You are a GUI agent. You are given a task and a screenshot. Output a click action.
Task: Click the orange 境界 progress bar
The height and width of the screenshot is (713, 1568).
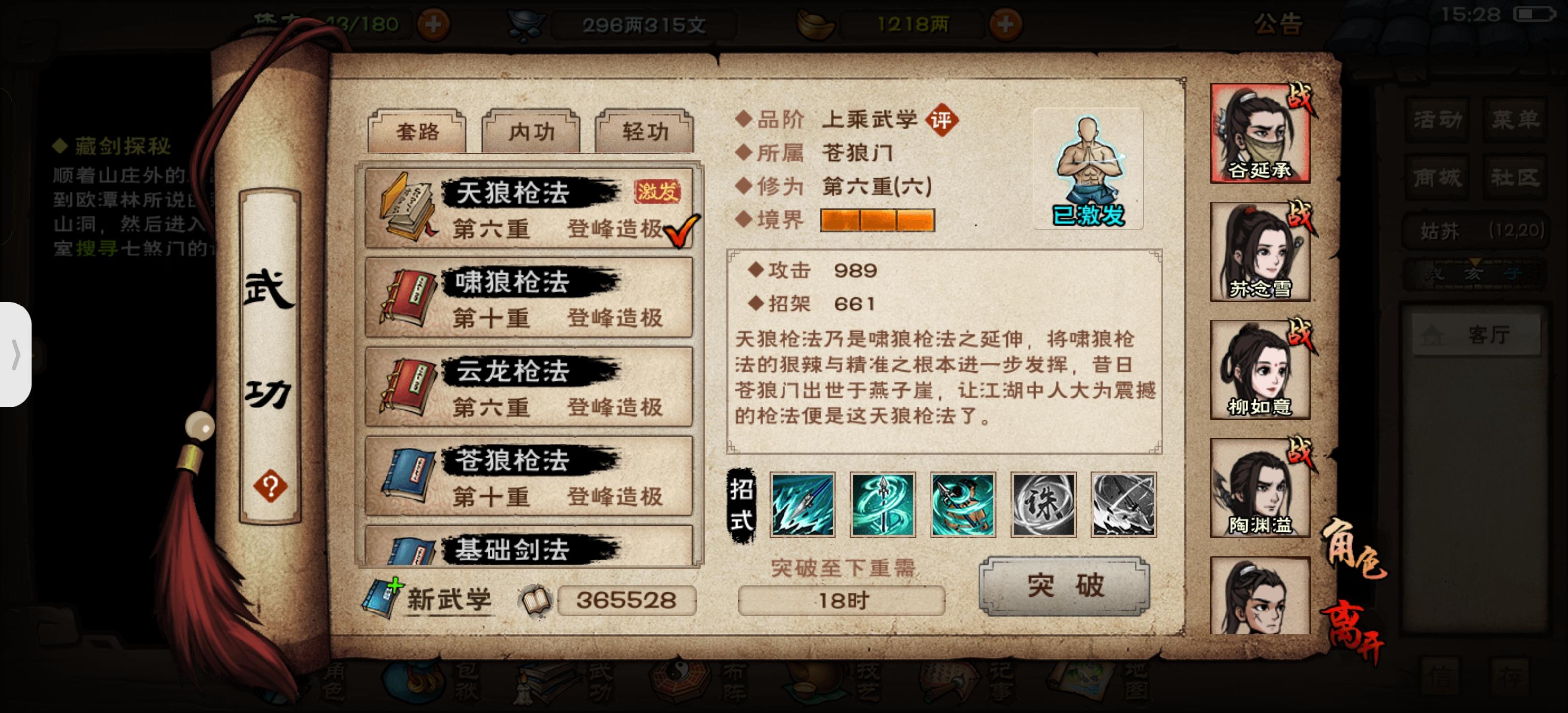click(x=879, y=221)
